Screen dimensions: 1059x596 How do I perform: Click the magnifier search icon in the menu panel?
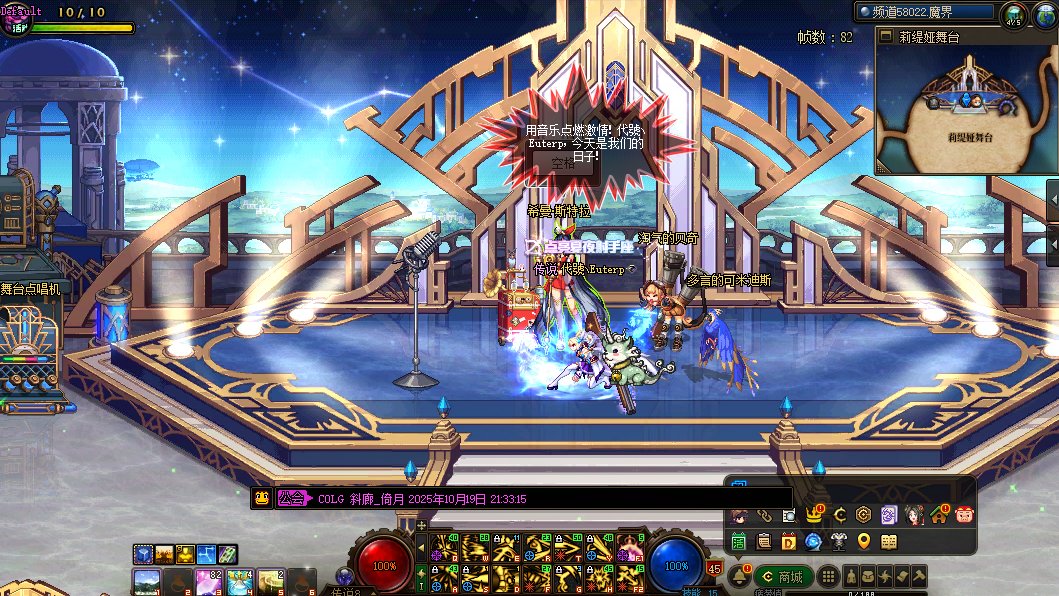click(x=789, y=516)
